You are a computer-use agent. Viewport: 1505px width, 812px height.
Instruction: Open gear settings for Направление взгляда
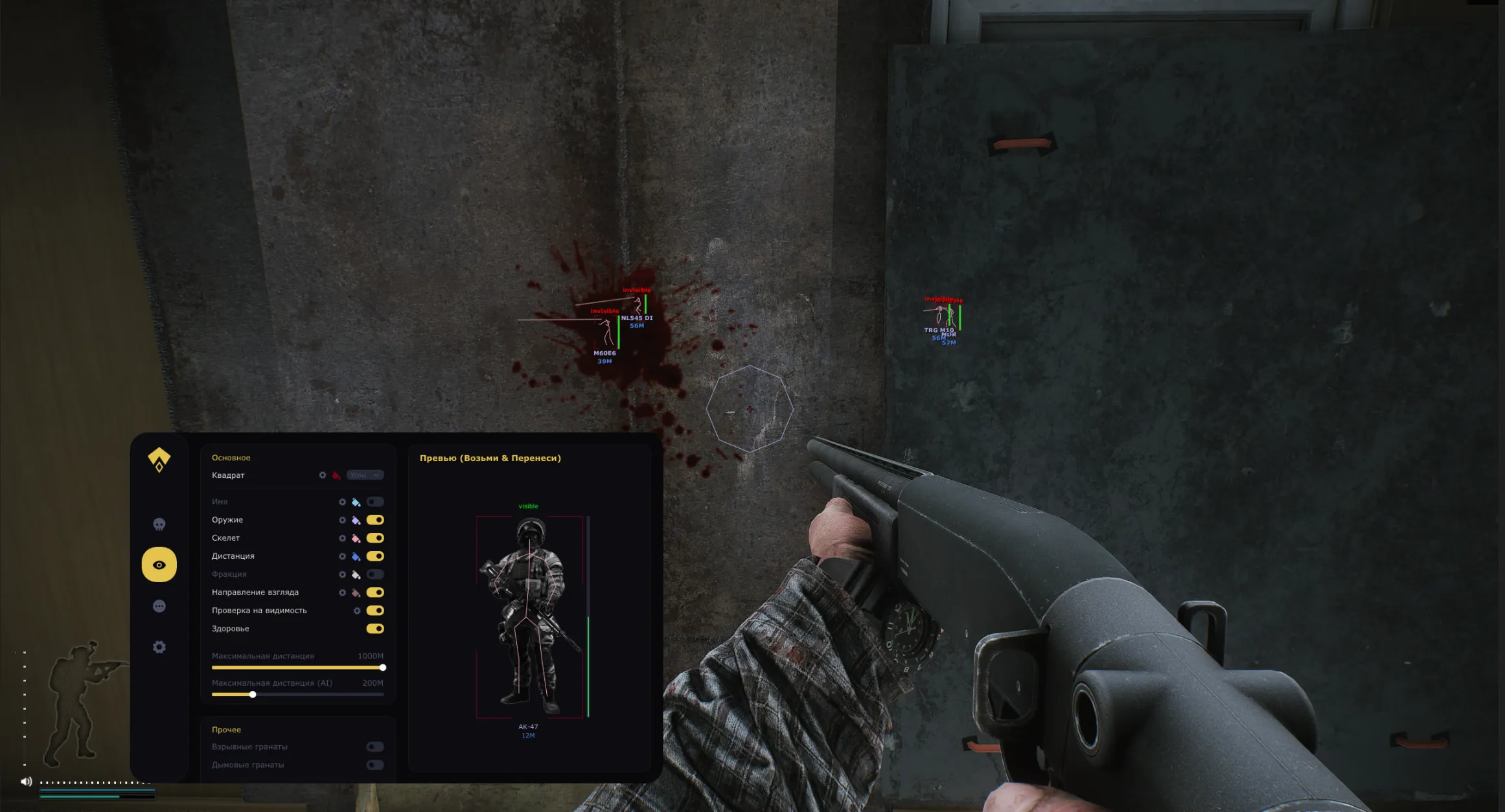point(342,592)
